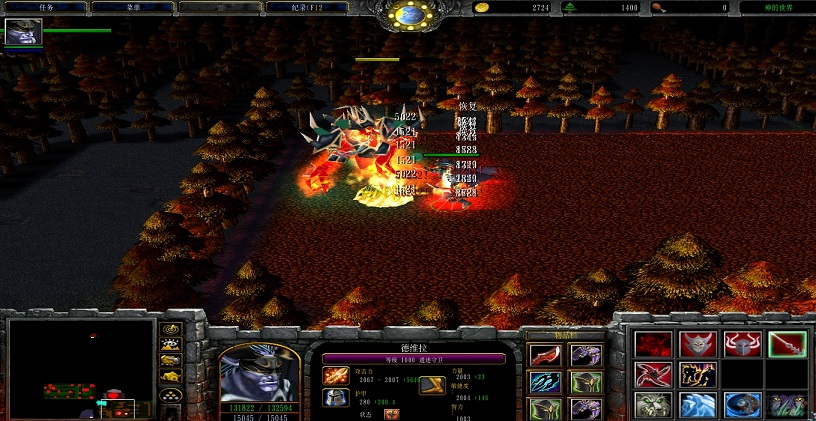Open the 任务 quests menu
The height and width of the screenshot is (421, 816).
tap(44, 7)
